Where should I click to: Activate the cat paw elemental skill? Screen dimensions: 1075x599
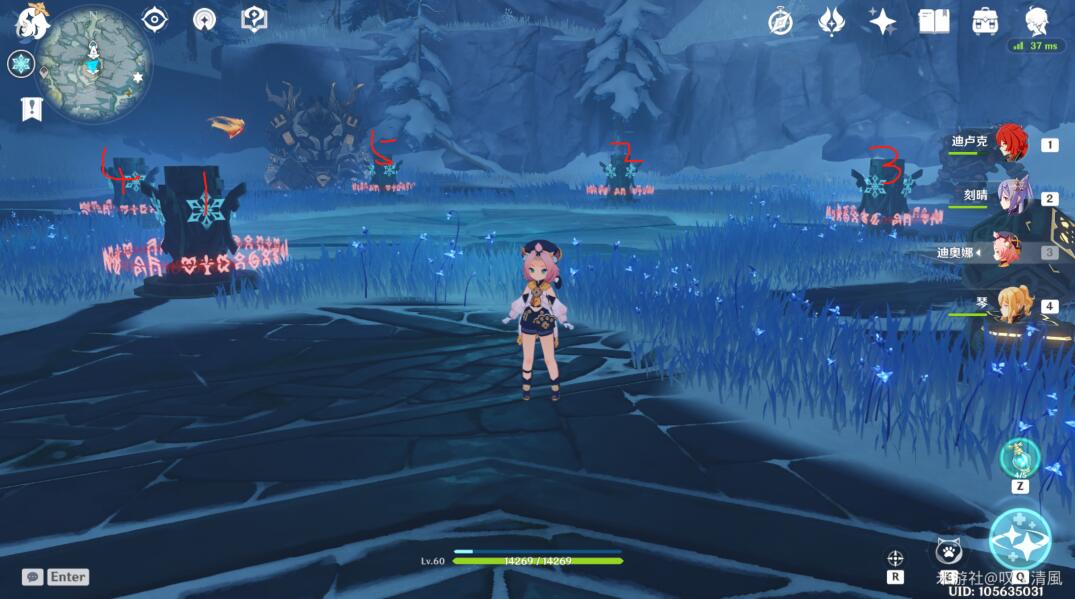947,550
